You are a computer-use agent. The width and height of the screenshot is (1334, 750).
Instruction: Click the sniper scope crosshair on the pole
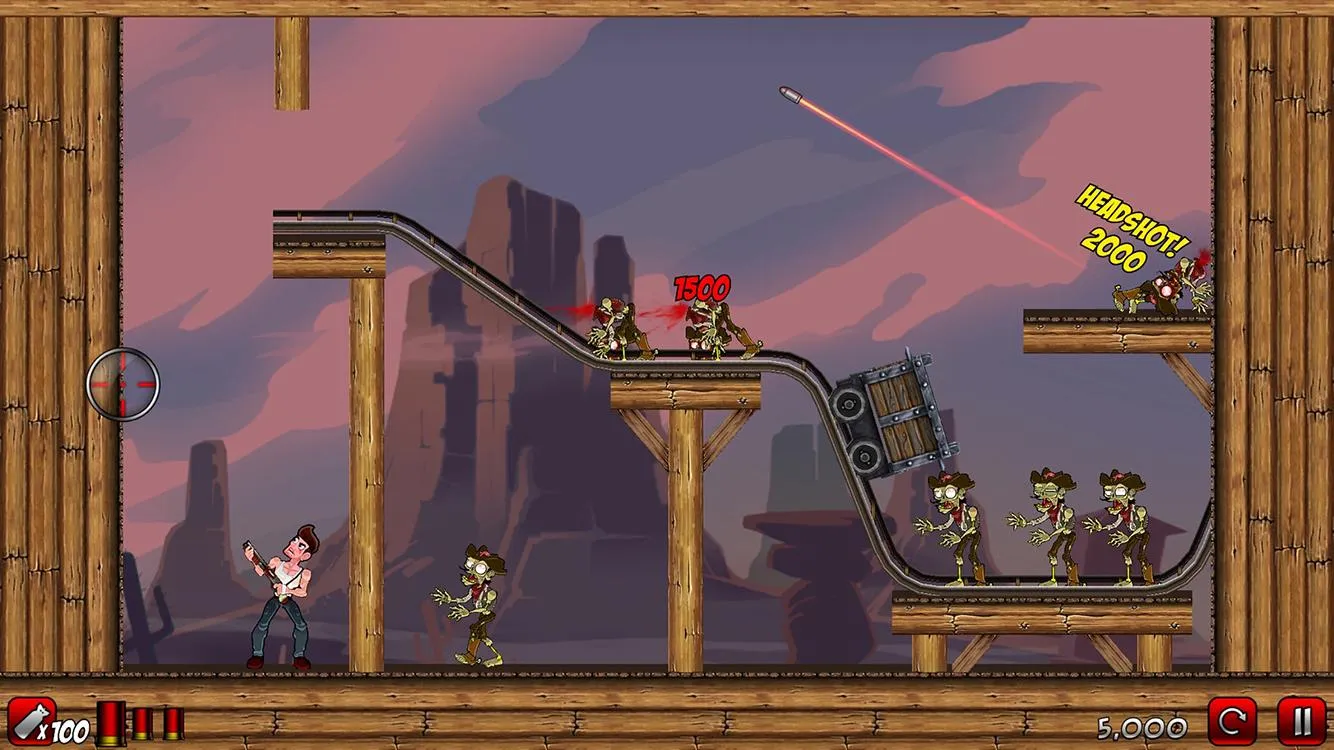123,385
